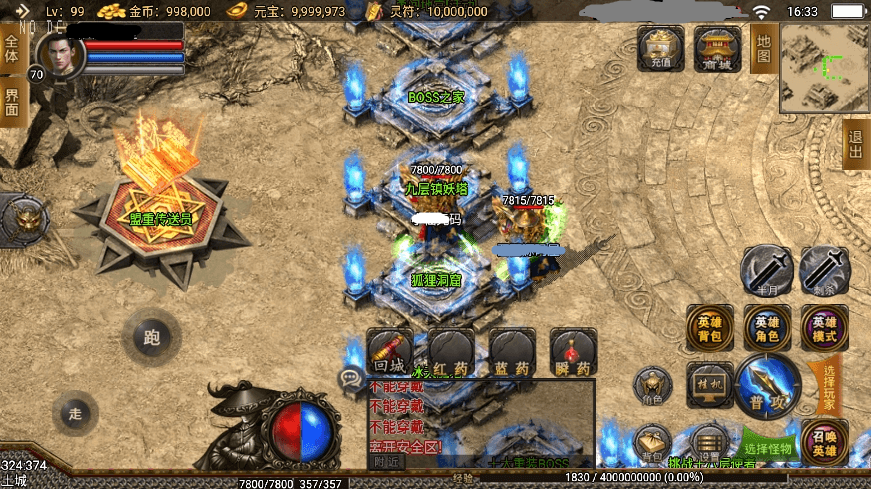This screenshot has height=489, width=871.
Task: Open the 充值 recharge shop
Action: coord(661,48)
